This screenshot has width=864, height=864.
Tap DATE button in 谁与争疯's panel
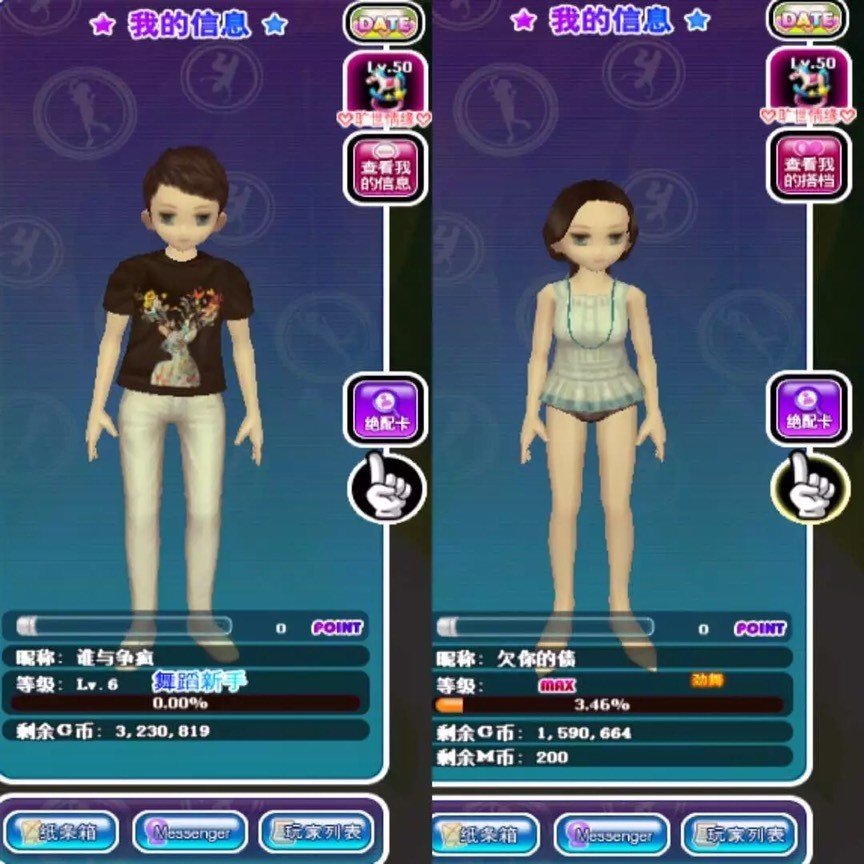click(x=384, y=22)
